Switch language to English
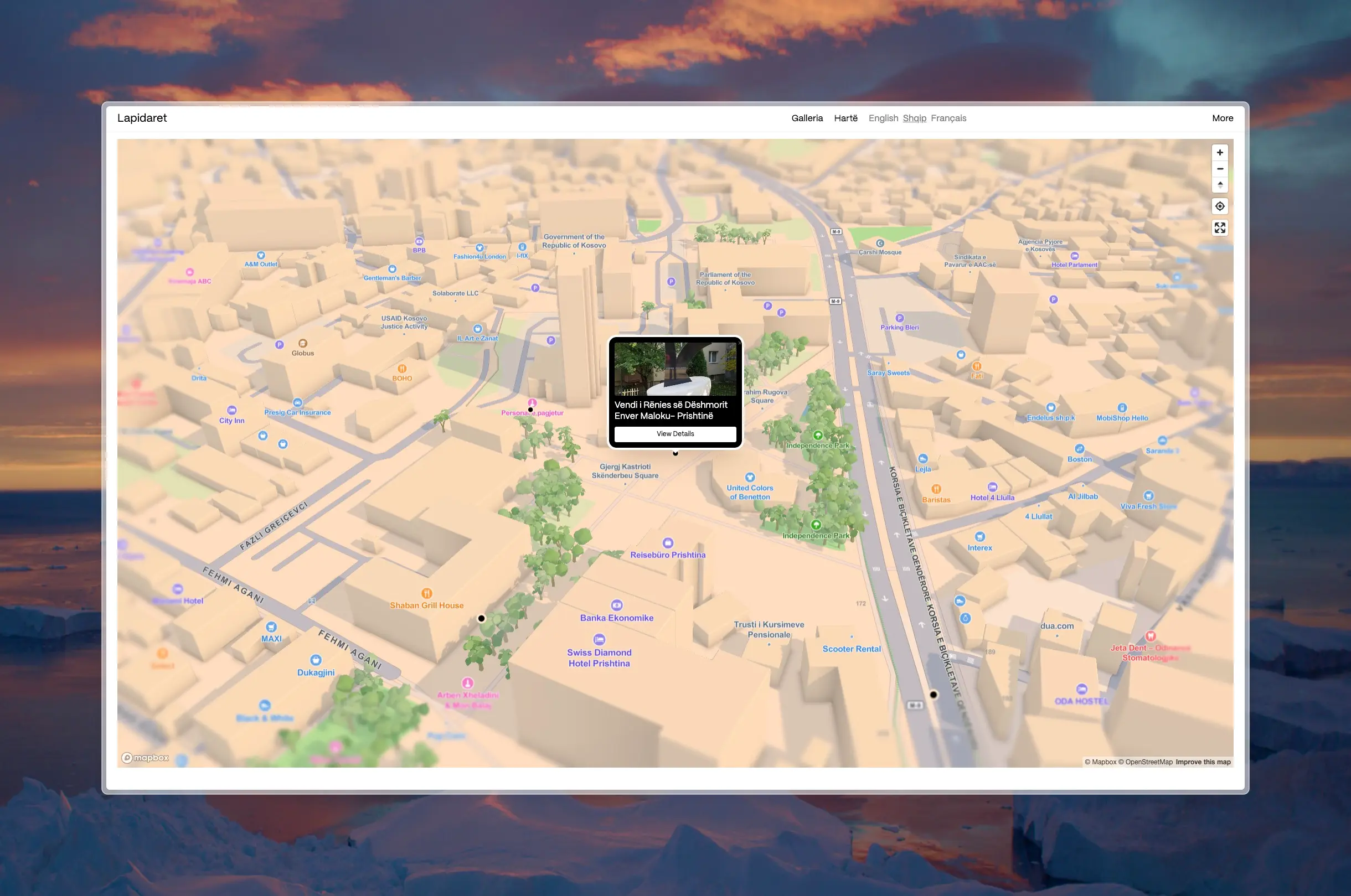Viewport: 1351px width, 896px height. (x=883, y=118)
